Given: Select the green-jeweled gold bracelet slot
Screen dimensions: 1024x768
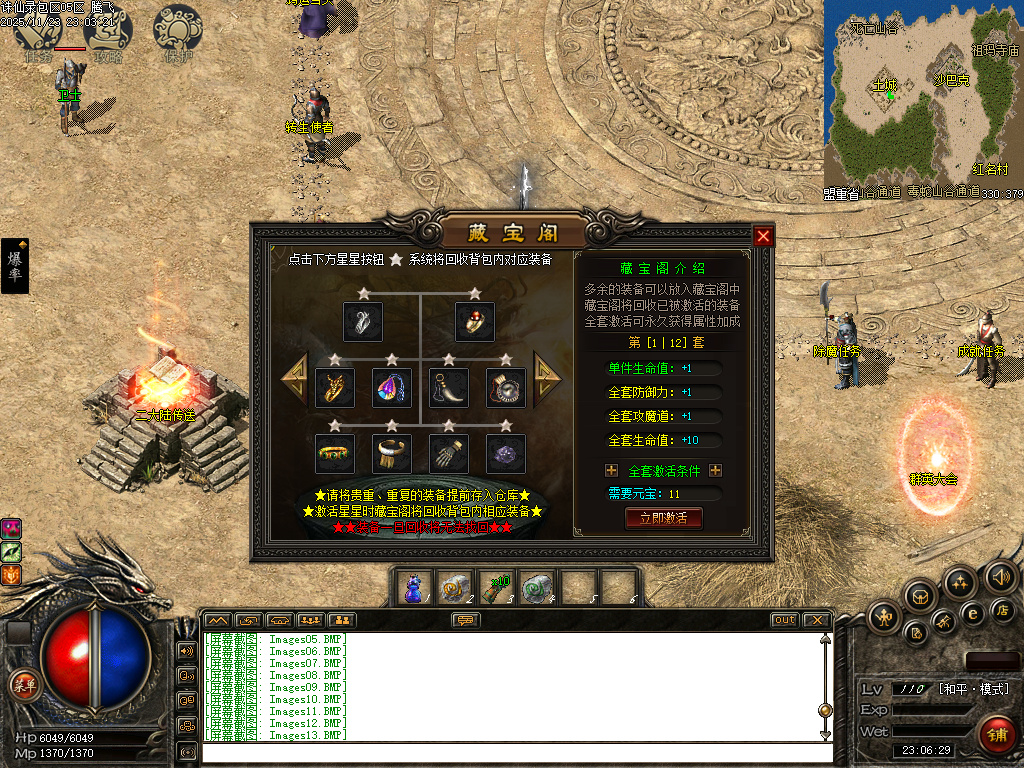Looking at the screenshot, I should pos(335,453).
